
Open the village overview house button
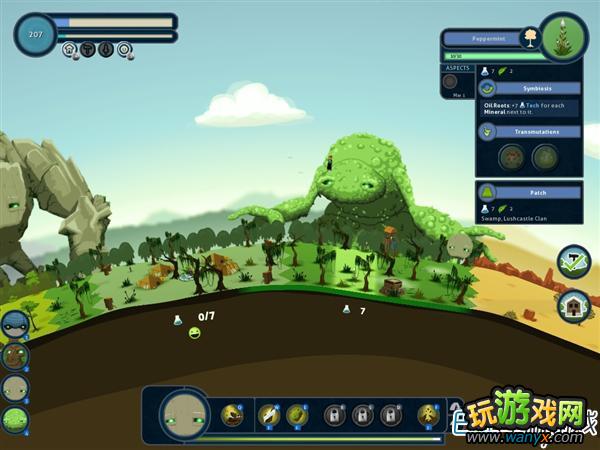[574, 304]
